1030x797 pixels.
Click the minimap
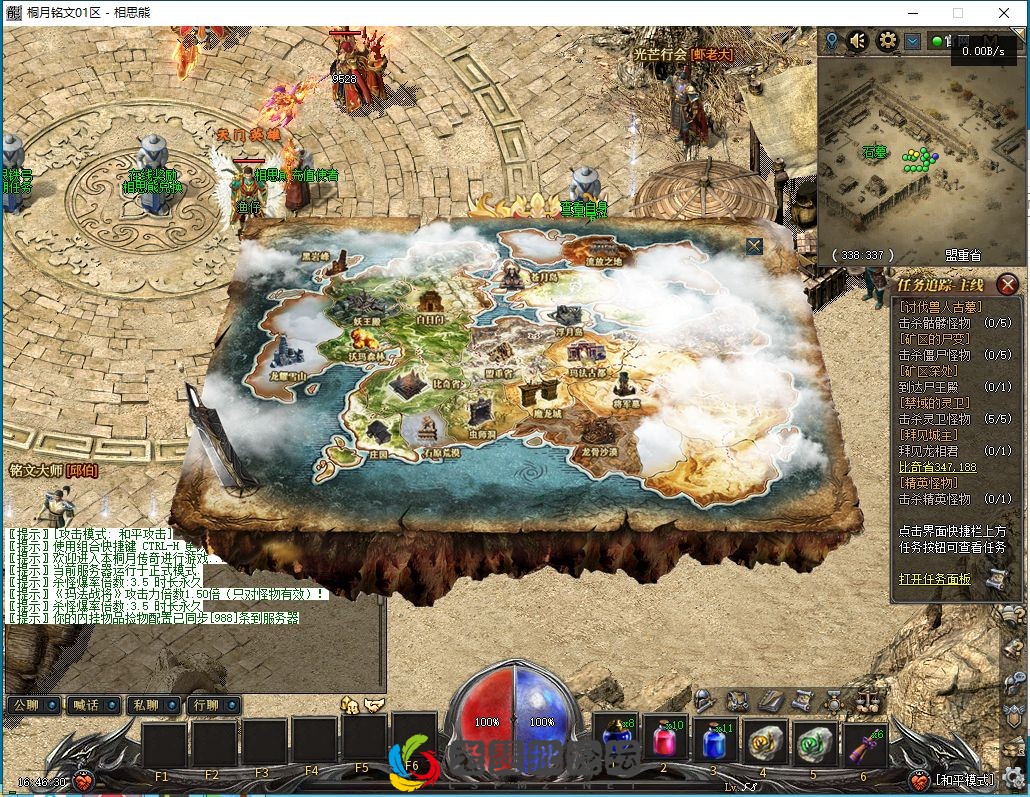click(920, 160)
